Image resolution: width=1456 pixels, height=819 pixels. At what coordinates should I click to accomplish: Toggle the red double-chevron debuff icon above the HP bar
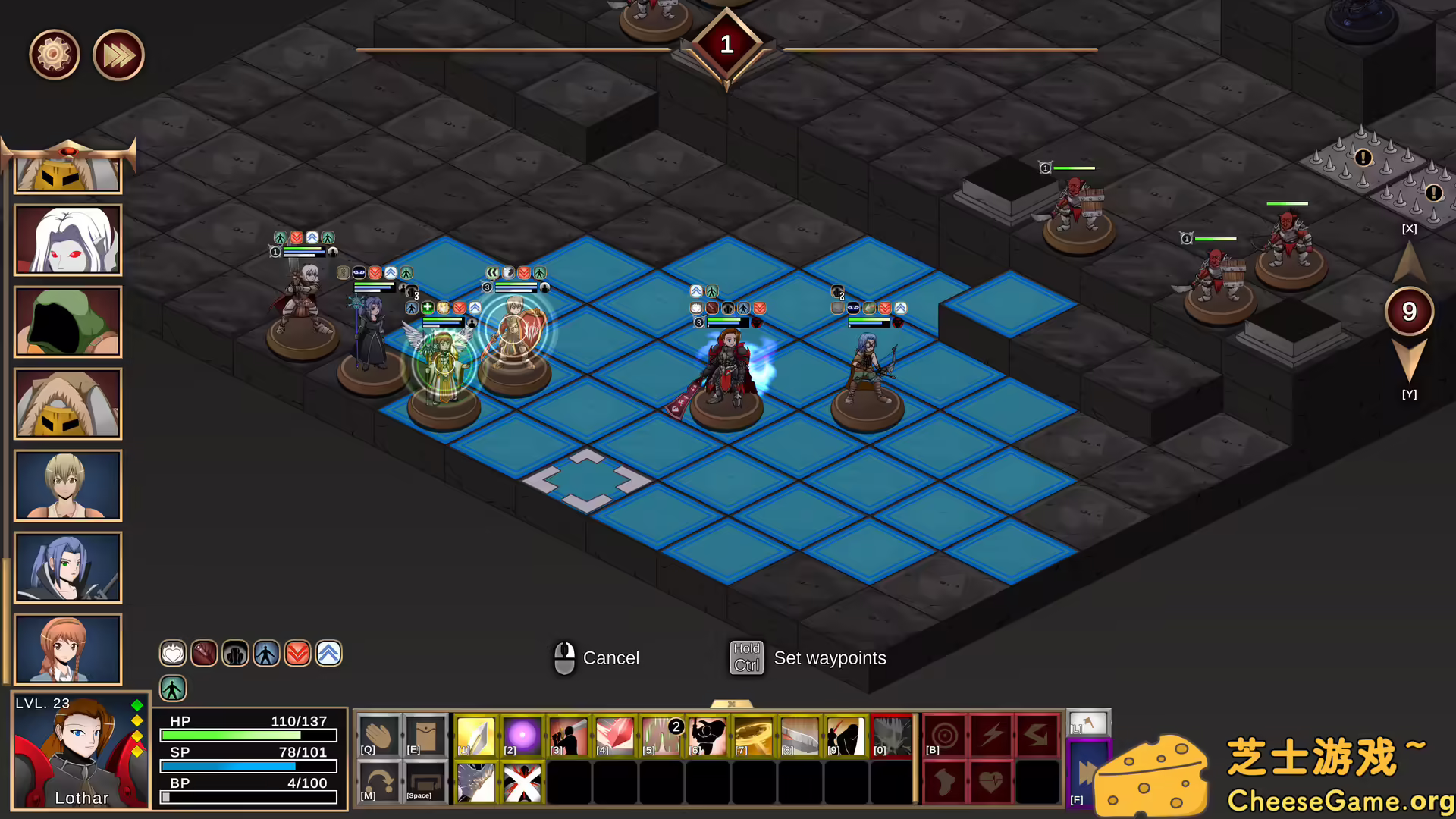pos(297,653)
